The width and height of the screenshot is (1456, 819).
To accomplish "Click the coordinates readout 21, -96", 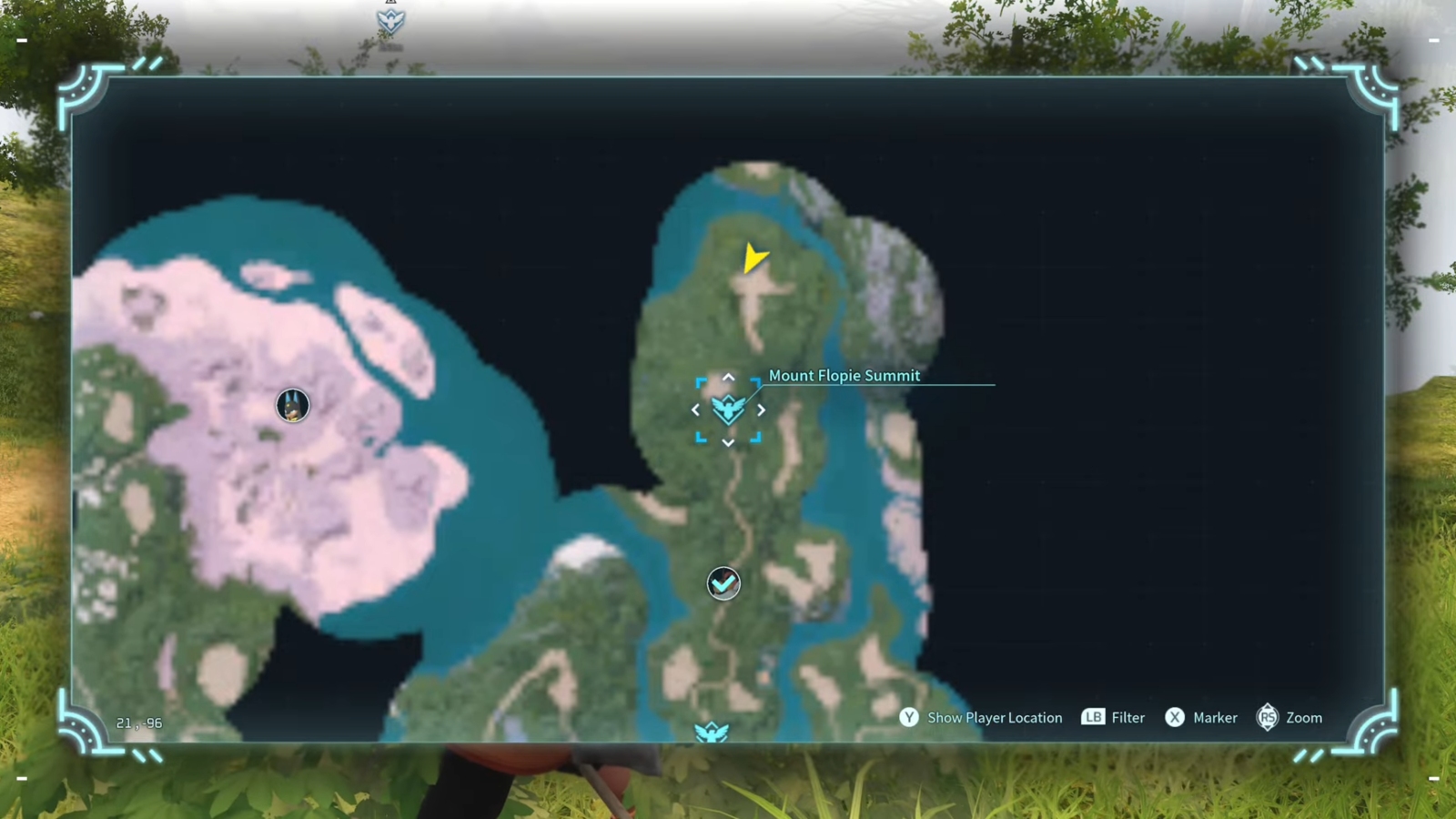I will (137, 723).
